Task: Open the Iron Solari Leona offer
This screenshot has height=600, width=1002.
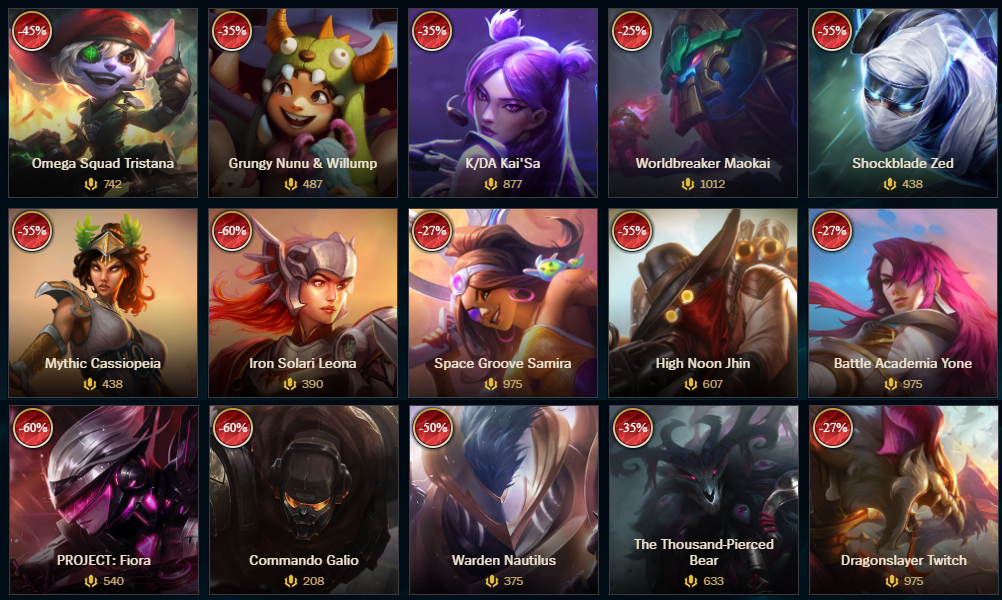Action: 303,302
